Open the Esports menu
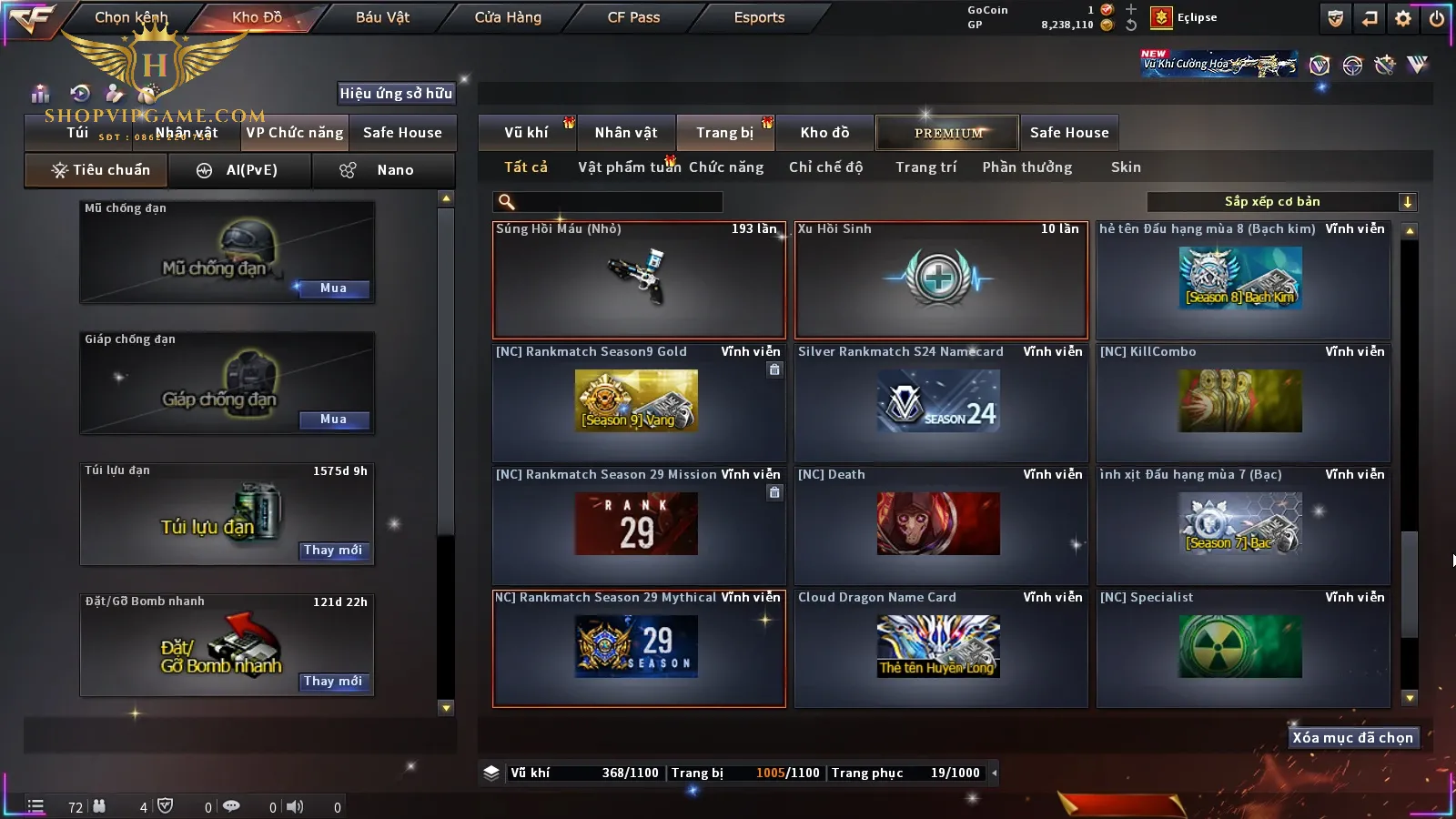1456x819 pixels. pyautogui.click(x=759, y=17)
